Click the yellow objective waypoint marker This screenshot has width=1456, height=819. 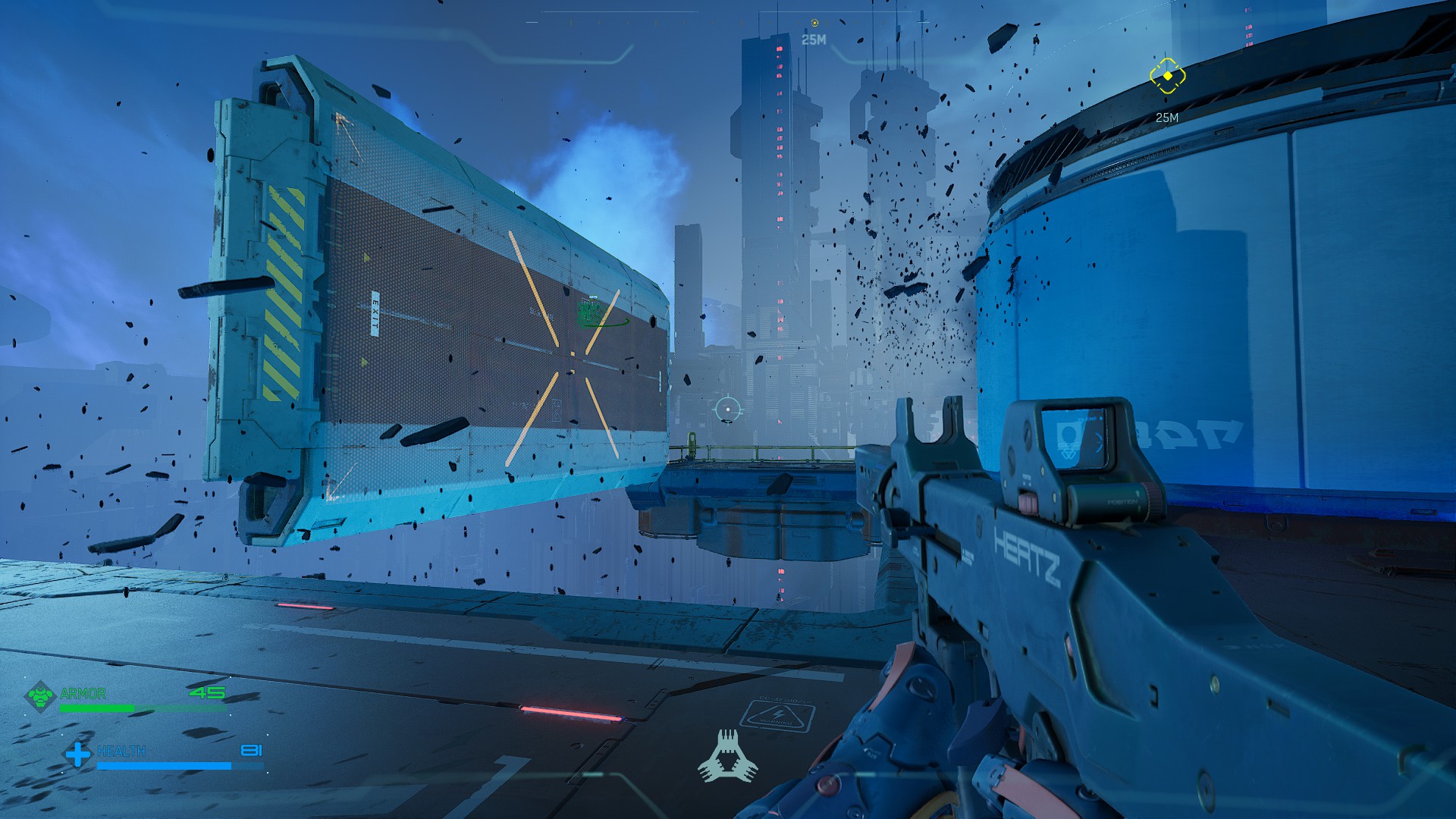pos(1167,76)
